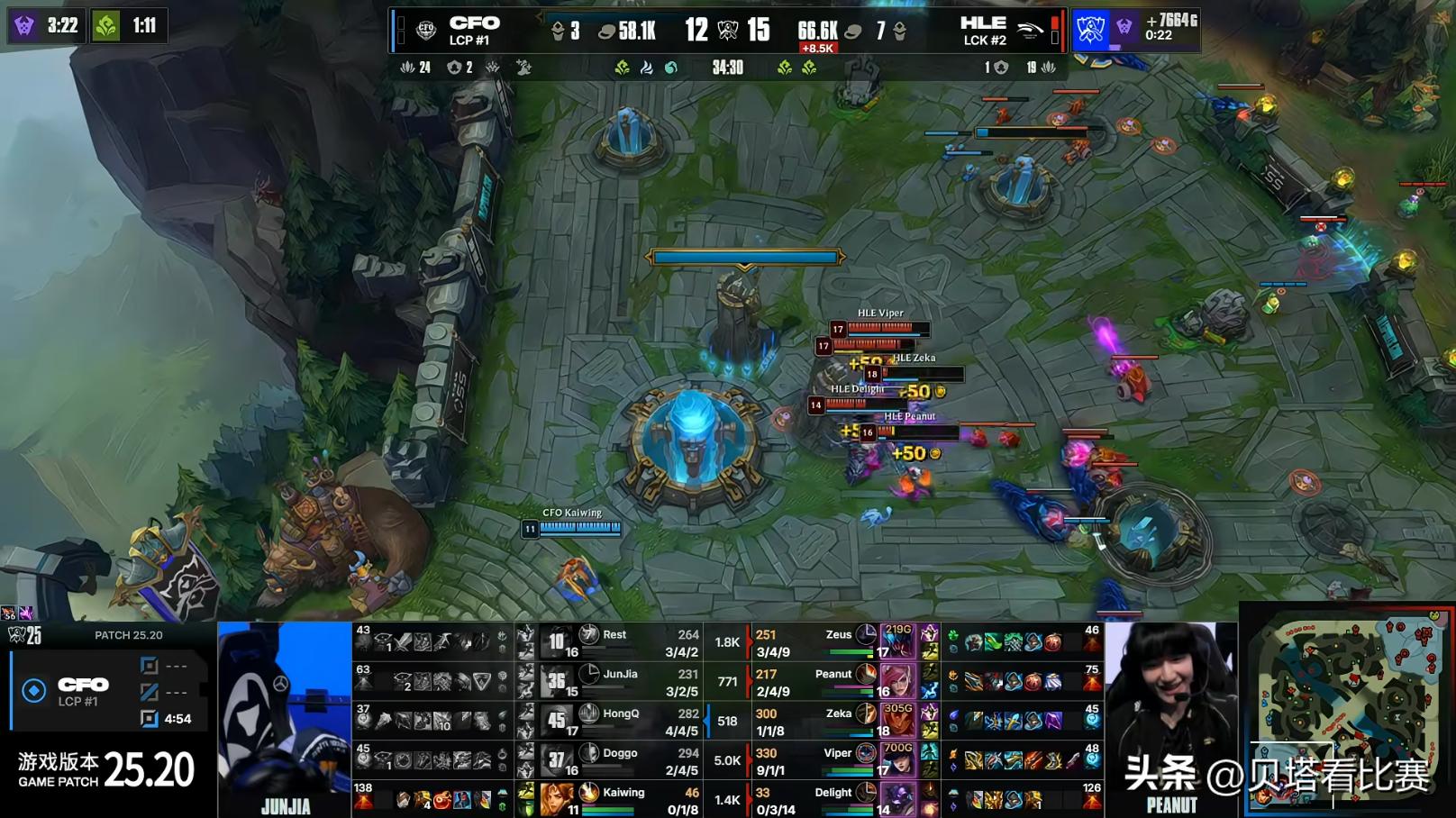Click the HLE team name in the top scoreboard
The image size is (1456, 818).
983,23
